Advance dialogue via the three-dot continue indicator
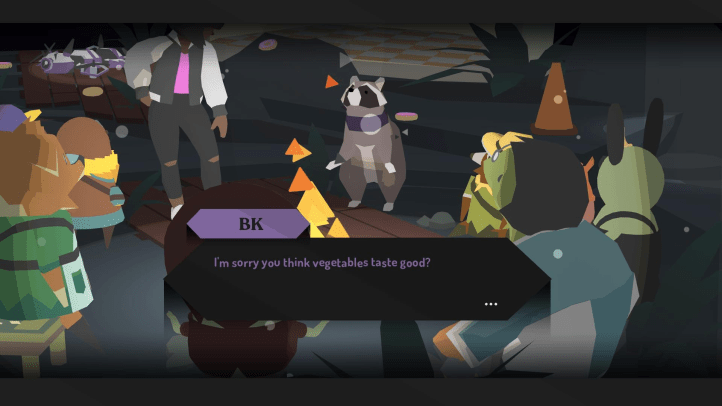Image resolution: width=722 pixels, height=406 pixels. click(x=490, y=303)
